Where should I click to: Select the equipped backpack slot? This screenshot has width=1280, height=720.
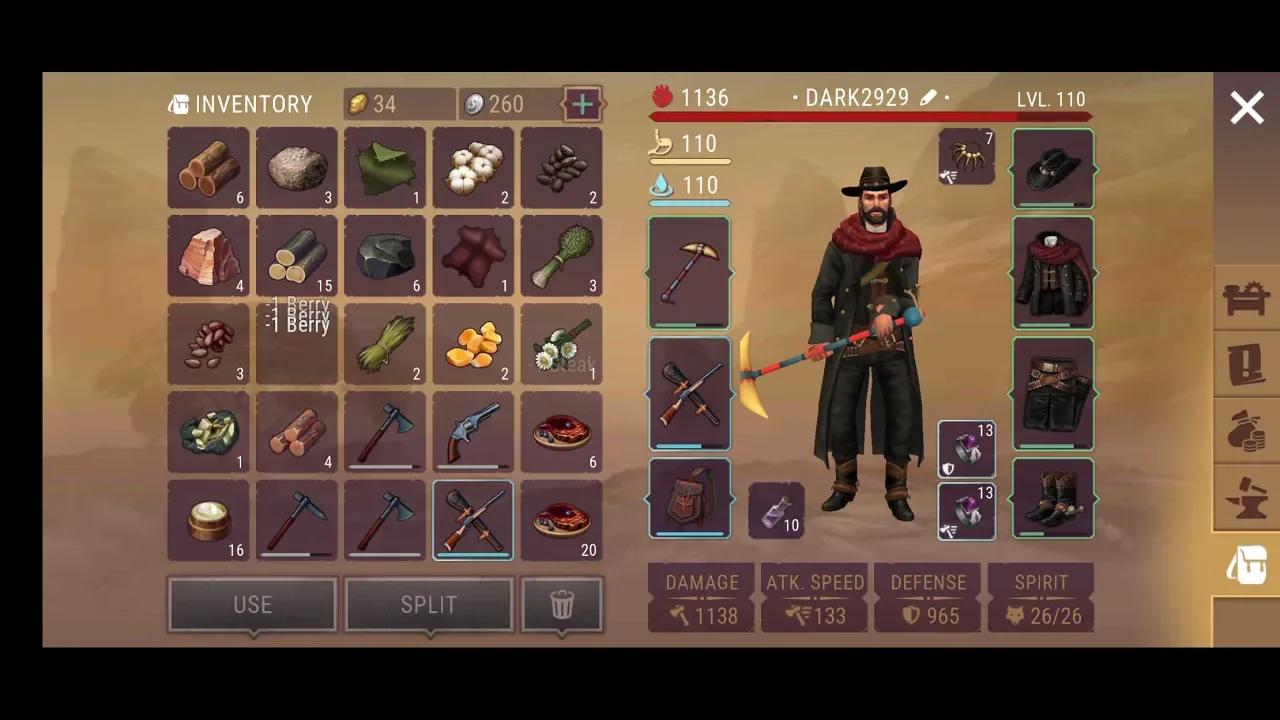689,498
